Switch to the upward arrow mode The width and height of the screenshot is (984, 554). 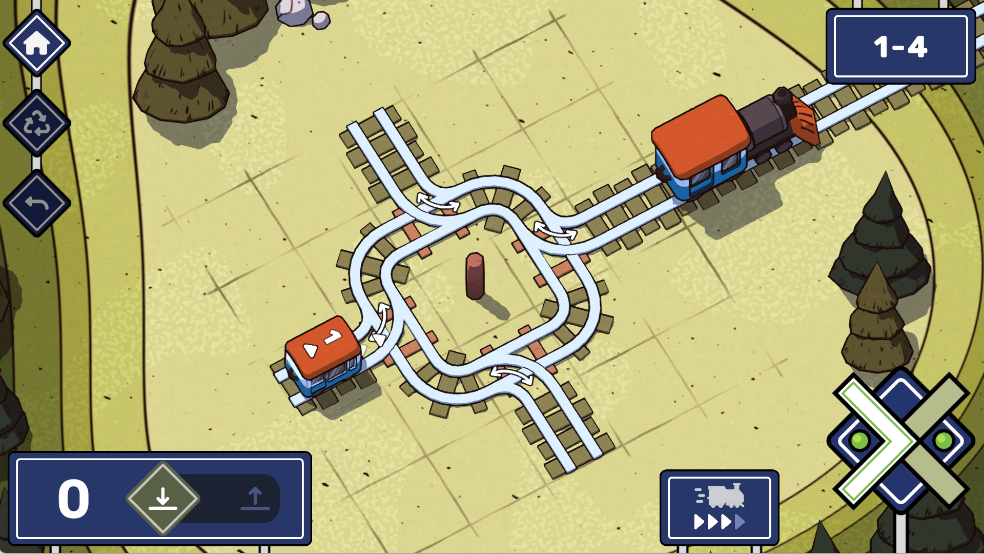click(x=255, y=497)
